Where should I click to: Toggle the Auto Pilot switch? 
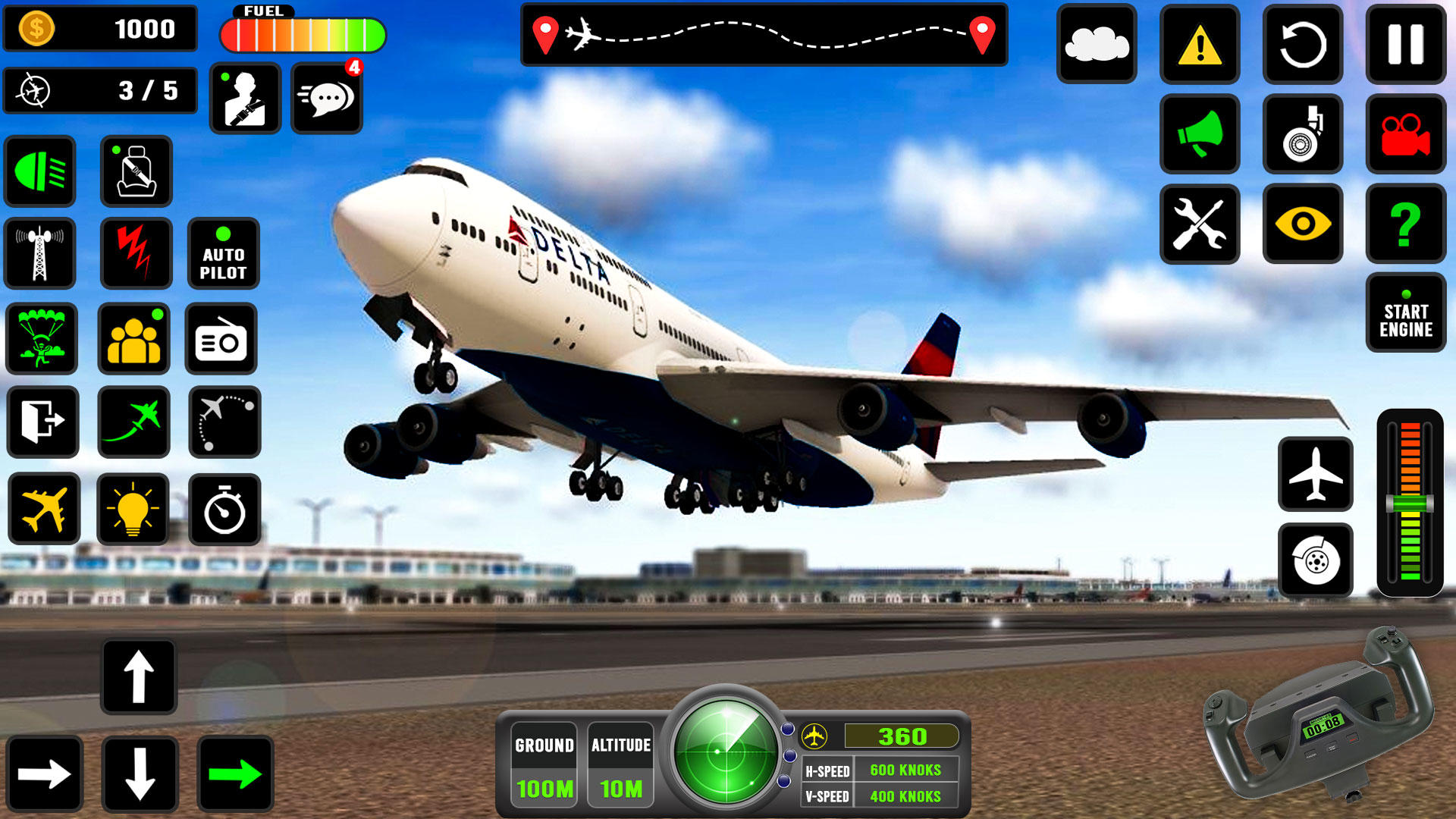[224, 253]
